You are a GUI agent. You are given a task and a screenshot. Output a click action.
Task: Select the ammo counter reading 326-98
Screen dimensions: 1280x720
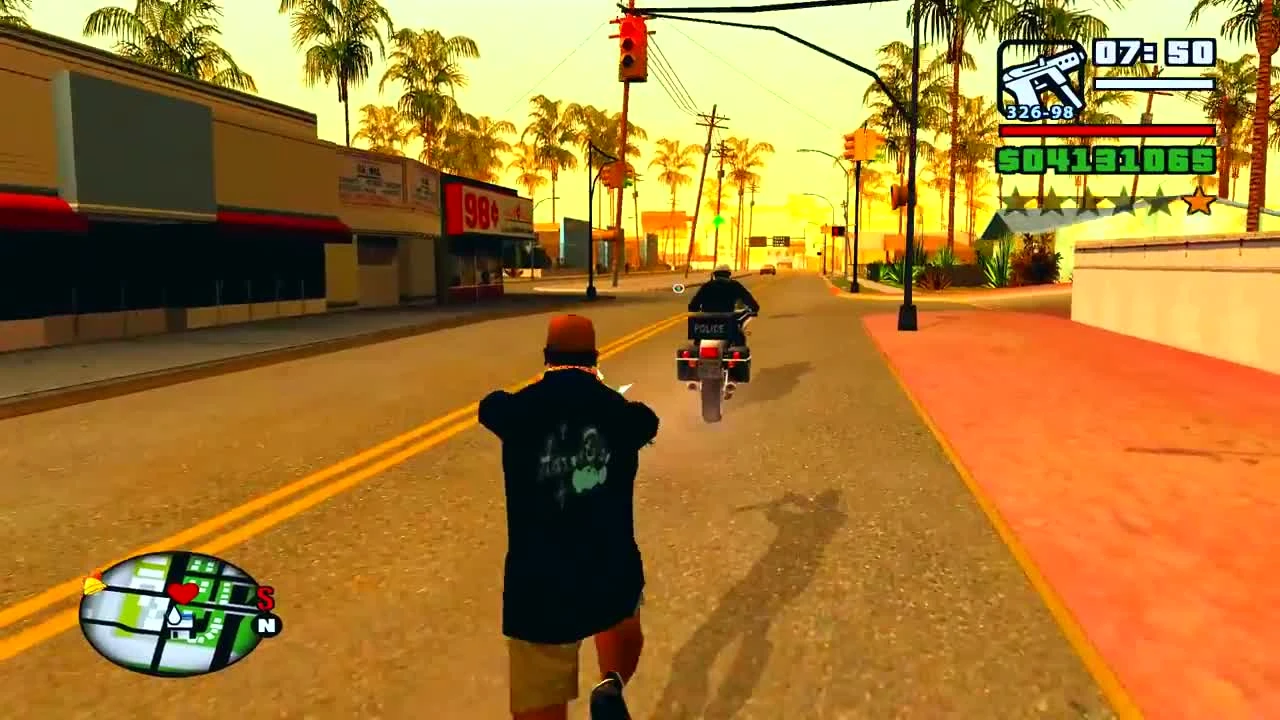1039,111
